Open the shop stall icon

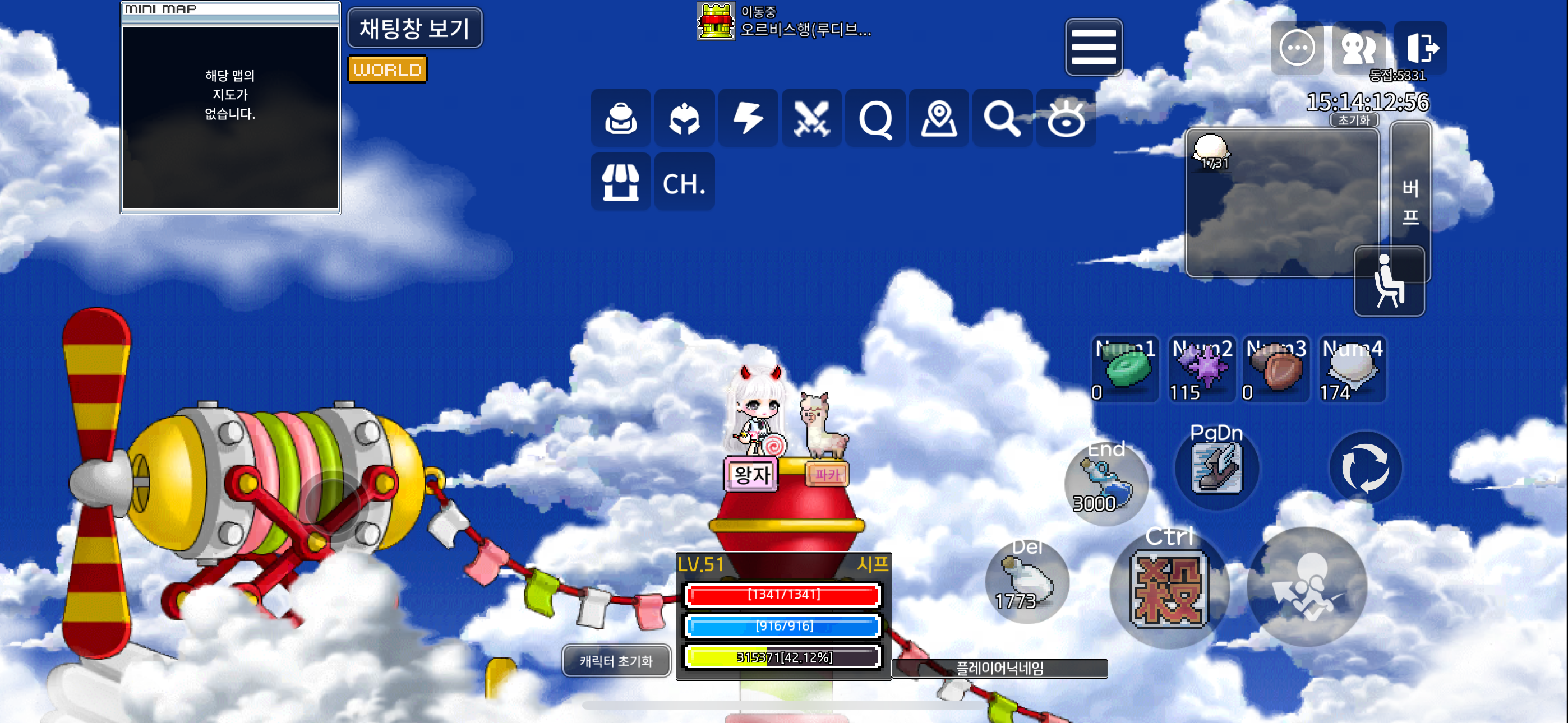pos(620,182)
